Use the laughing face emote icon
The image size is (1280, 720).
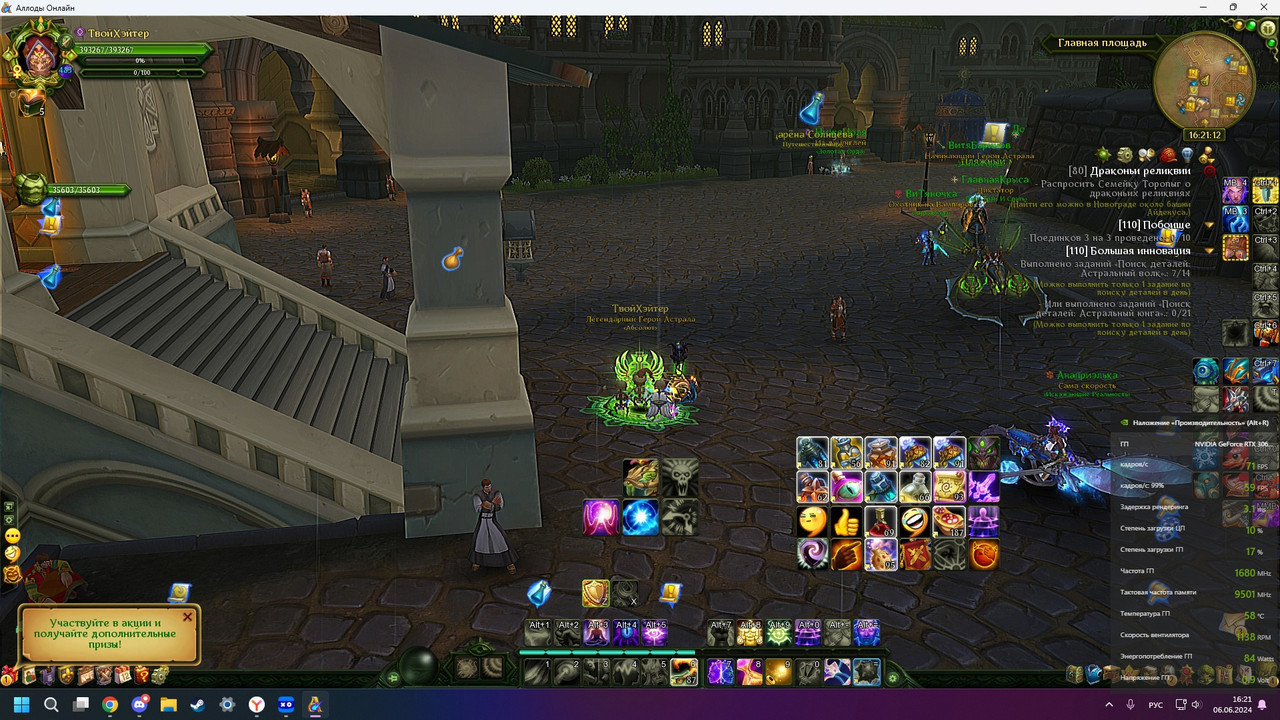[x=914, y=521]
